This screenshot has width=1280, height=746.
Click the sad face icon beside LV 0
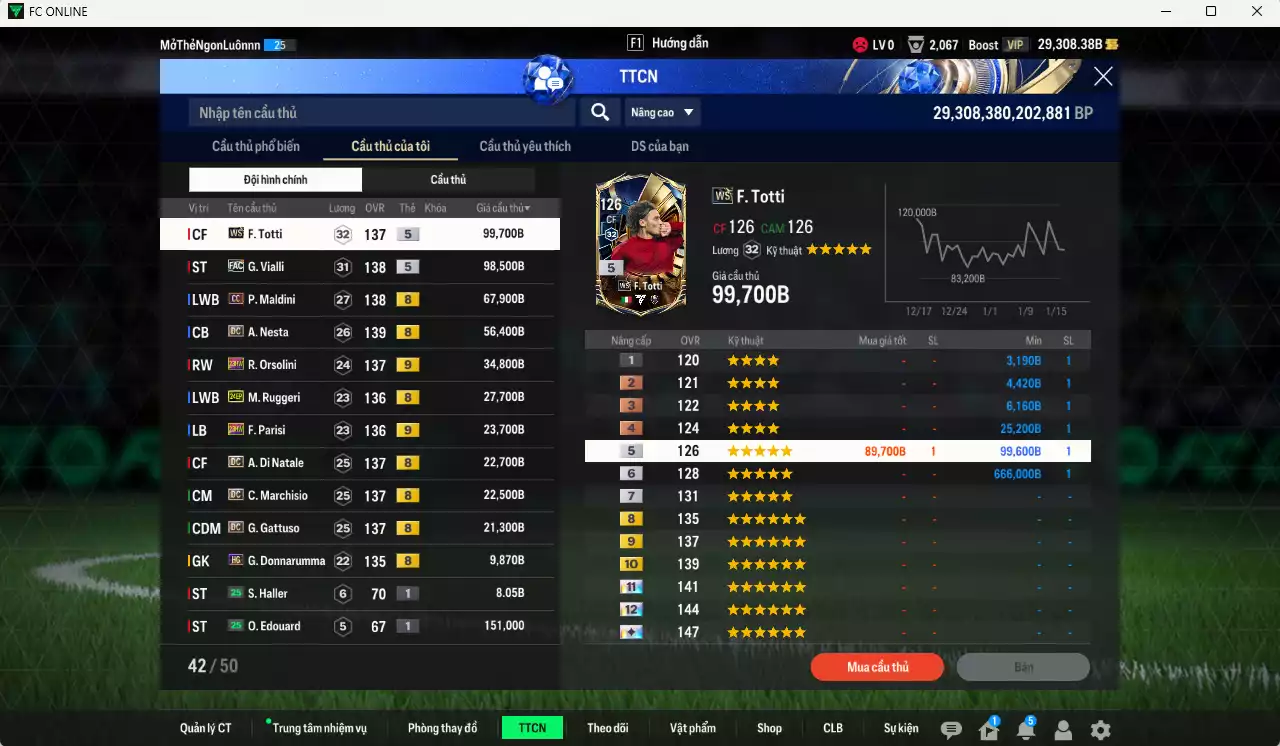(x=860, y=44)
